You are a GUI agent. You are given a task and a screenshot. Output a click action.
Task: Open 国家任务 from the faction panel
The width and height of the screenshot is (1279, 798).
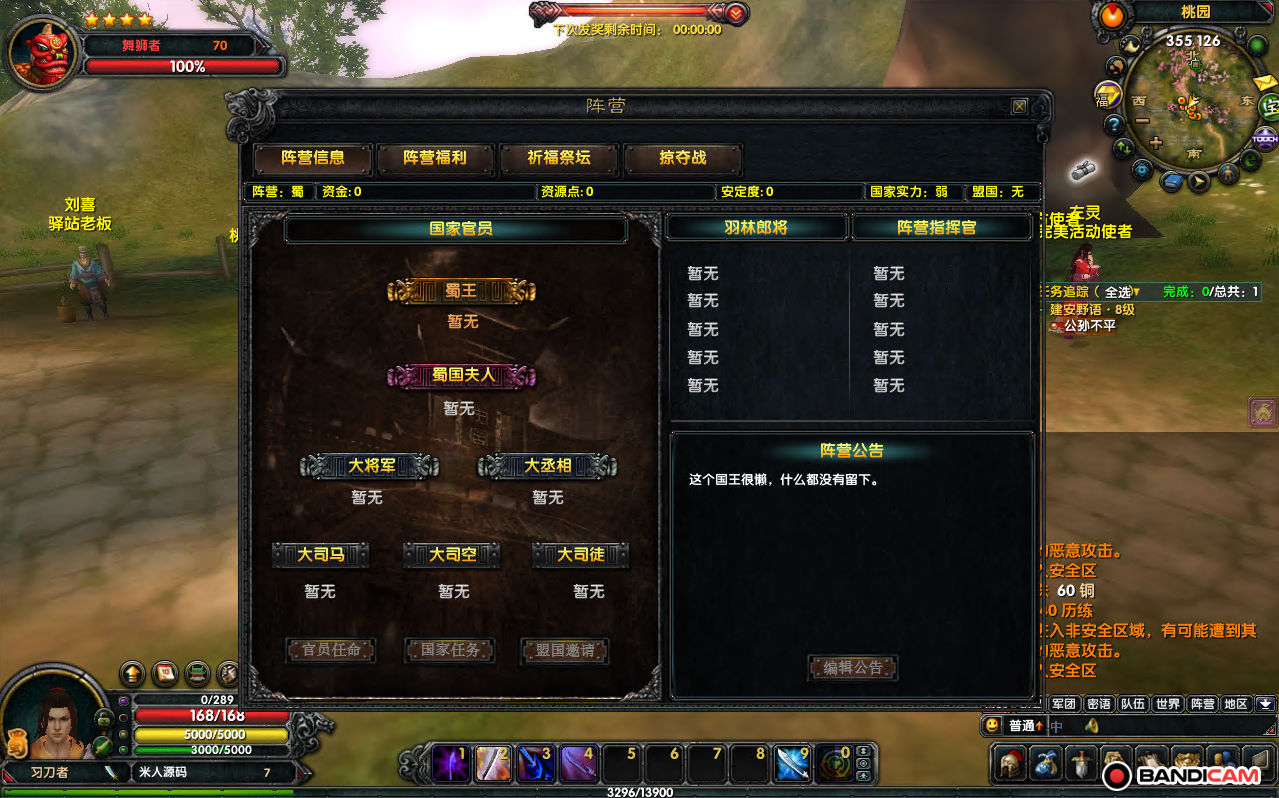[450, 650]
